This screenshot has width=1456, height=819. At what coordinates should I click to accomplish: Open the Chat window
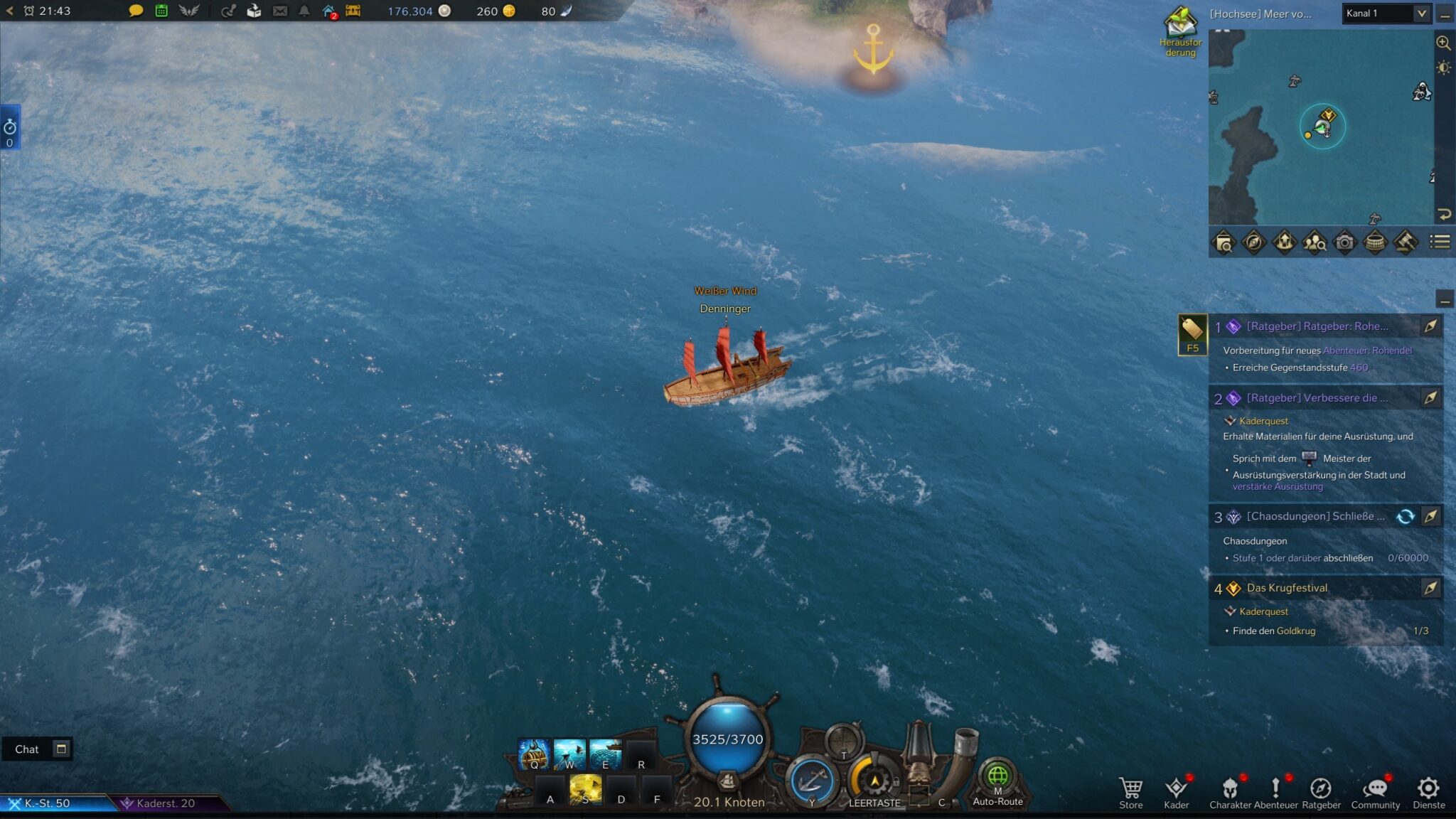click(27, 749)
